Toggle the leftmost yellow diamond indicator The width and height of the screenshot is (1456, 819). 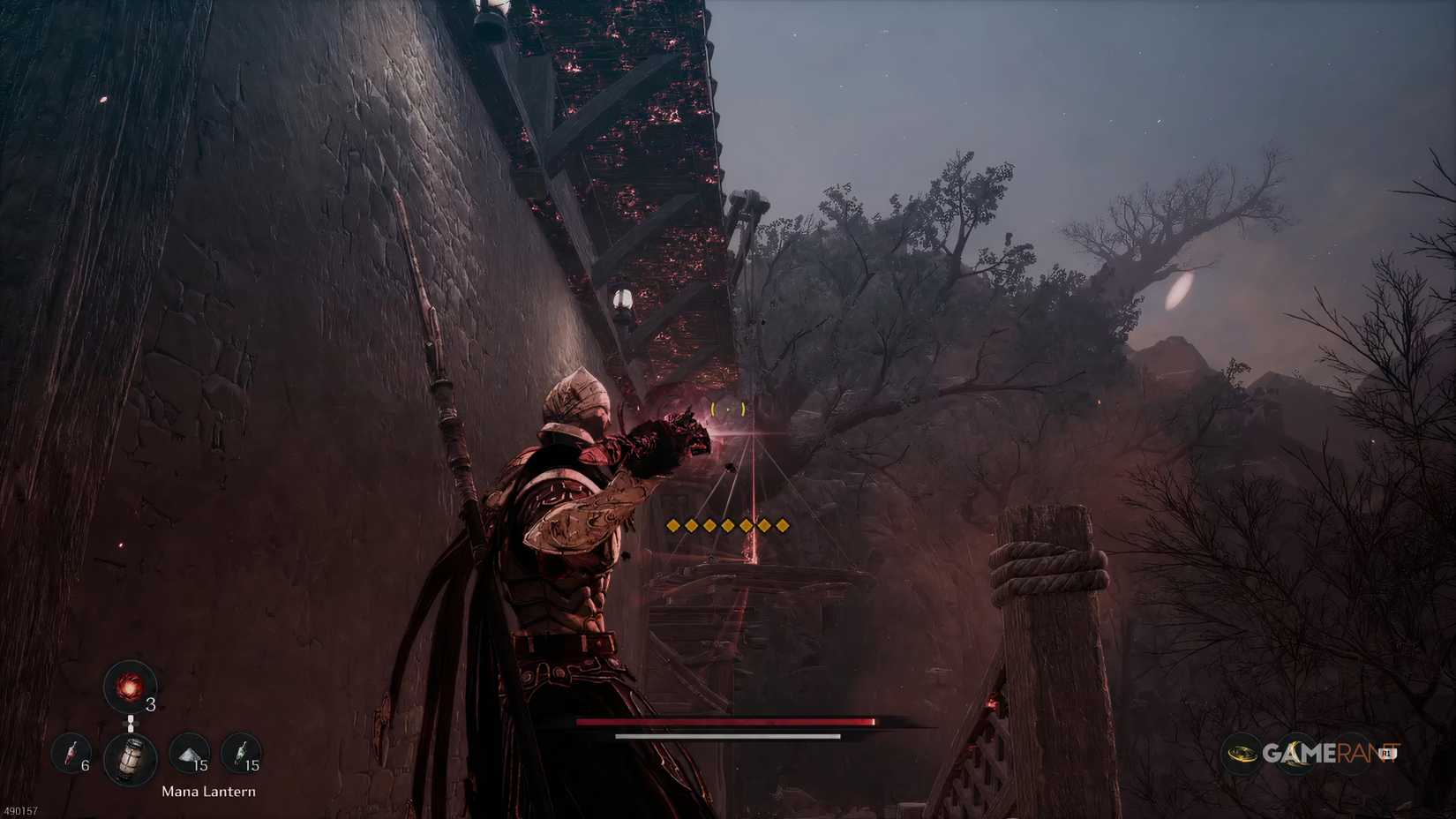pyautogui.click(x=672, y=524)
